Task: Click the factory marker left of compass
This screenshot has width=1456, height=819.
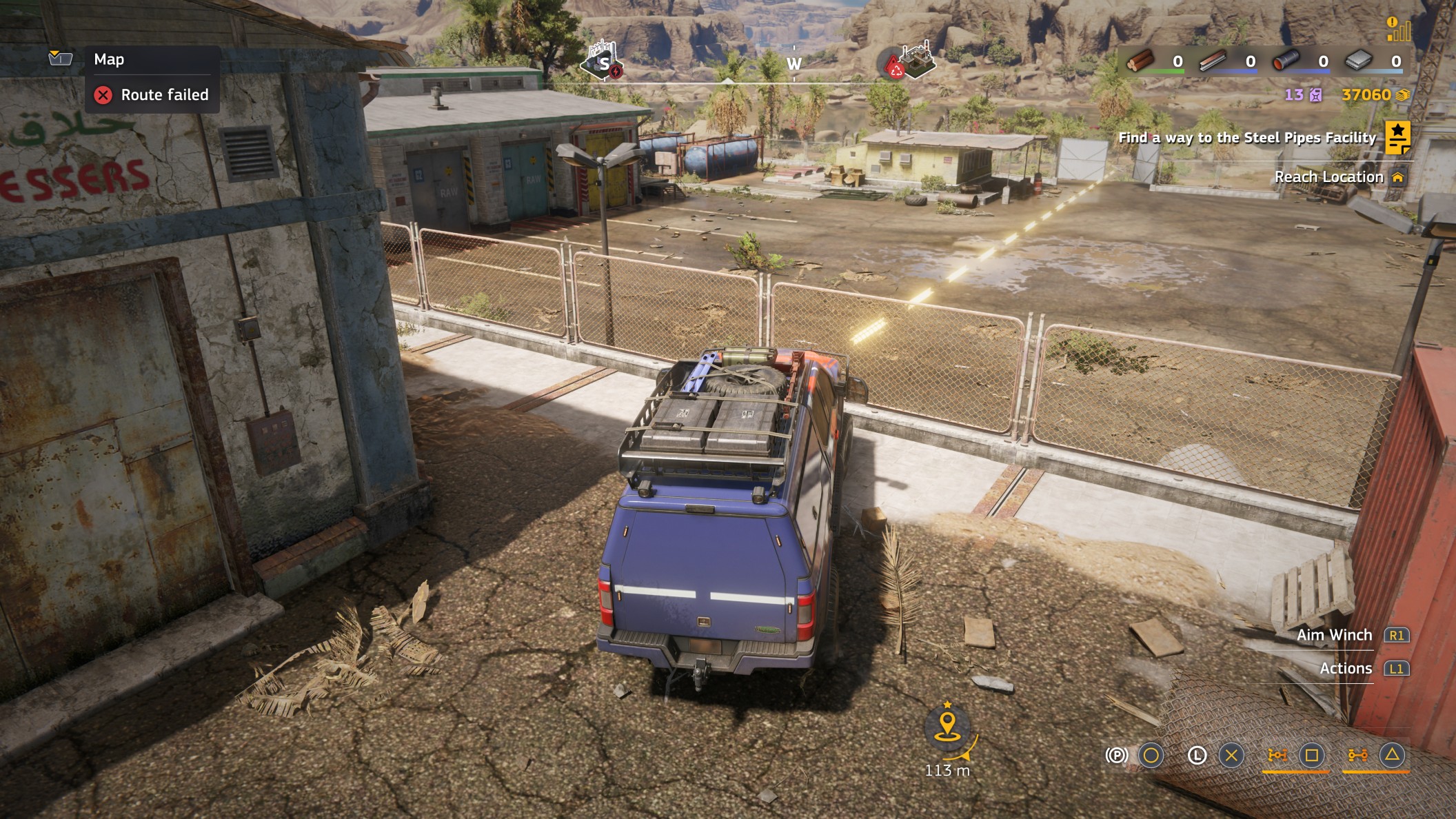Action: [602, 61]
